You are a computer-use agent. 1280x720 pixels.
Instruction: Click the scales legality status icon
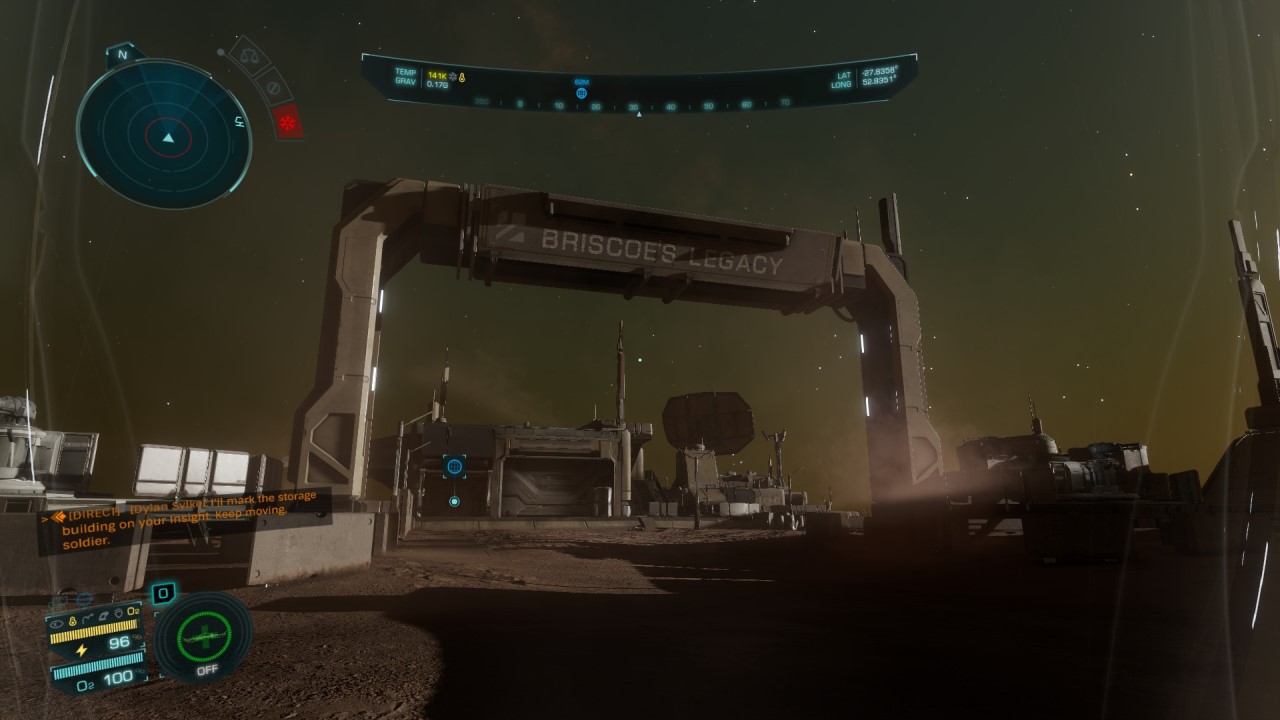(249, 56)
